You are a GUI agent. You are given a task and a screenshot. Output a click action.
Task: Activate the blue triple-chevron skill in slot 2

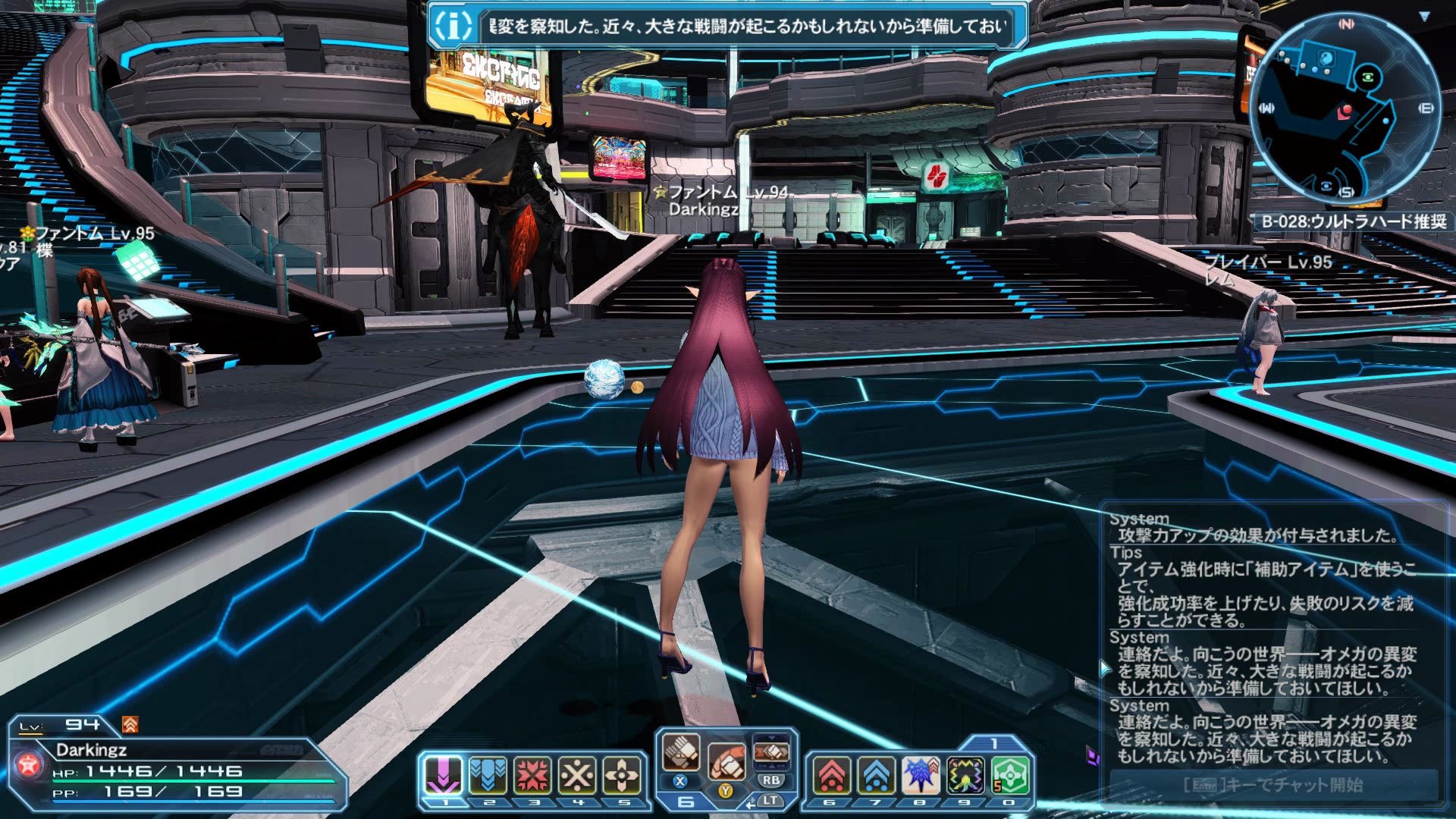click(488, 775)
